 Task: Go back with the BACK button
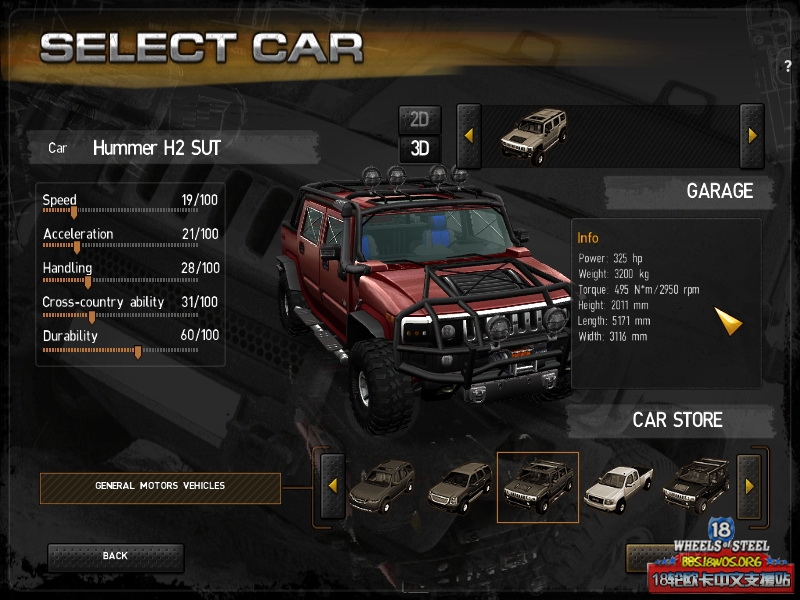tap(115, 556)
